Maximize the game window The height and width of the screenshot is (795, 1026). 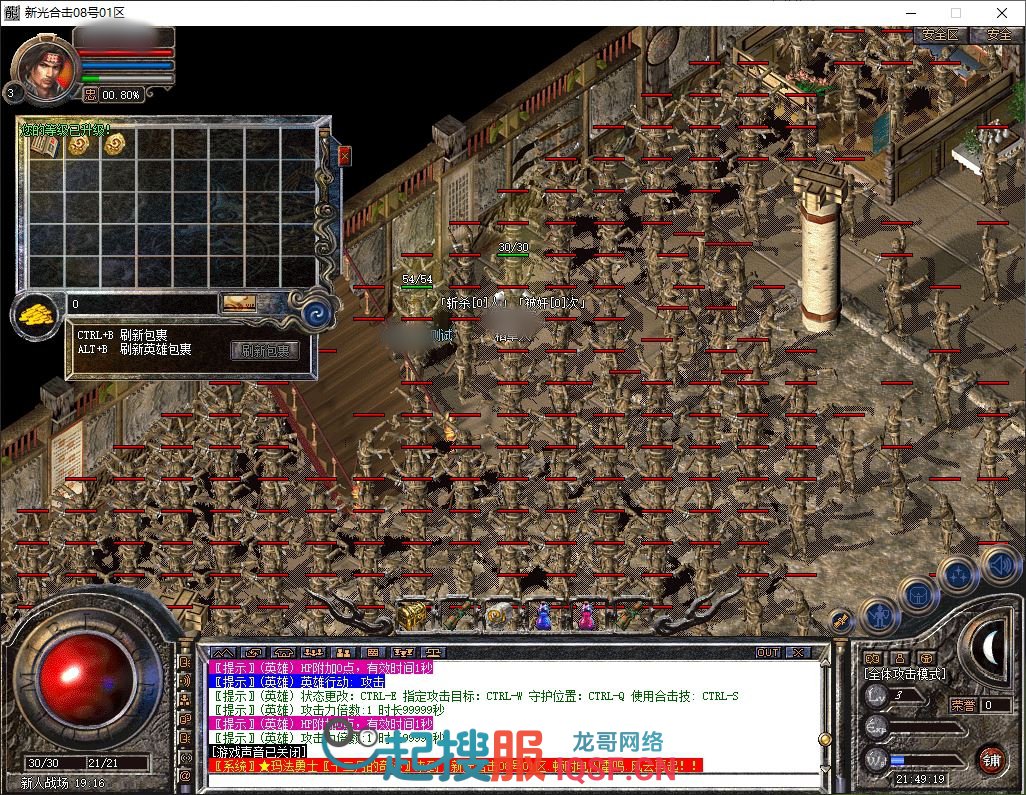955,13
